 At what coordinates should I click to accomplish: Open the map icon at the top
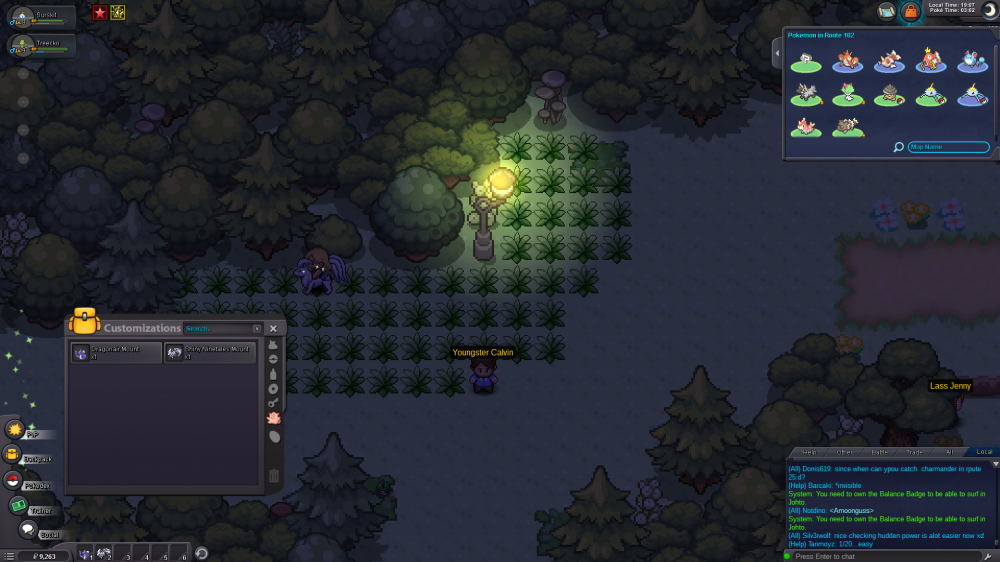886,11
